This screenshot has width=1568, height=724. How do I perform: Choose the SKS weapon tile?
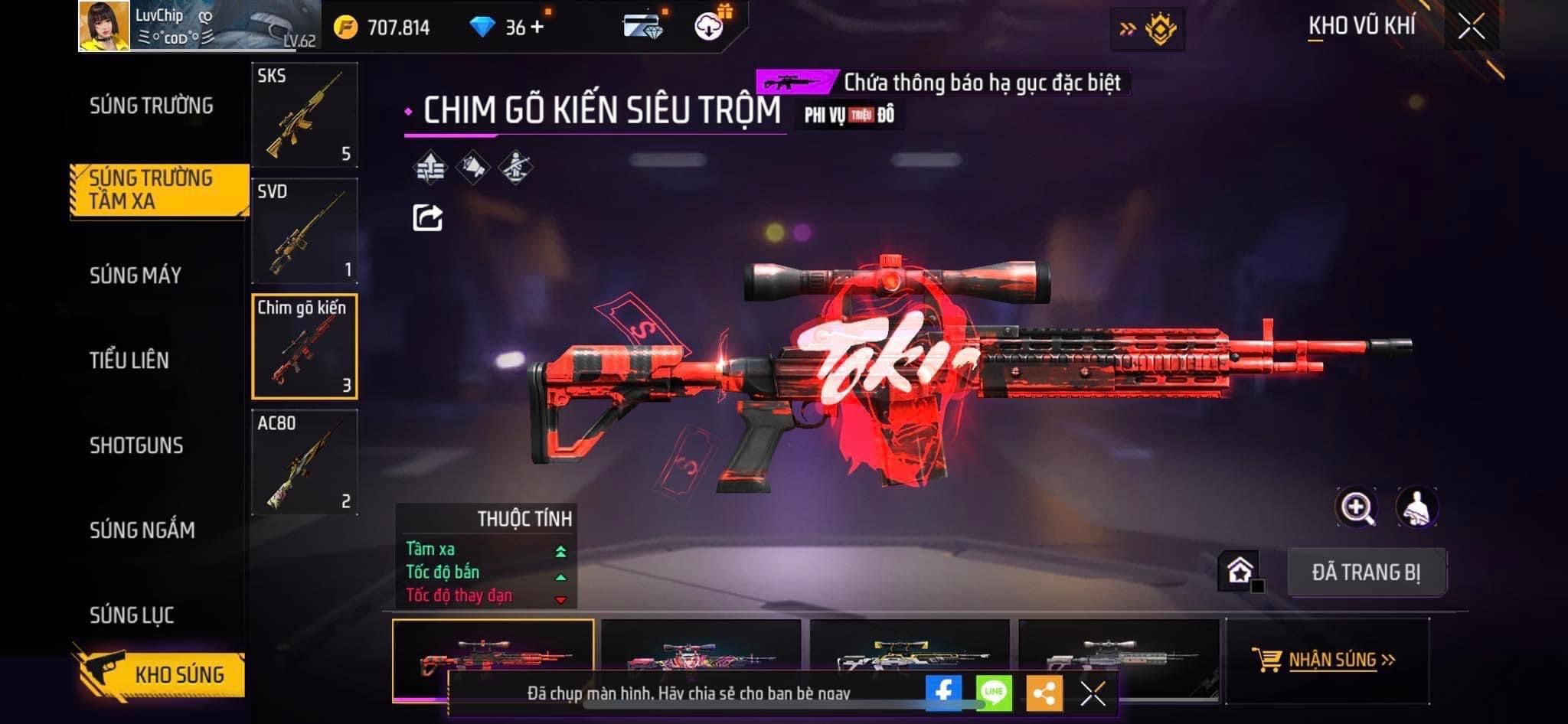pyautogui.click(x=304, y=115)
